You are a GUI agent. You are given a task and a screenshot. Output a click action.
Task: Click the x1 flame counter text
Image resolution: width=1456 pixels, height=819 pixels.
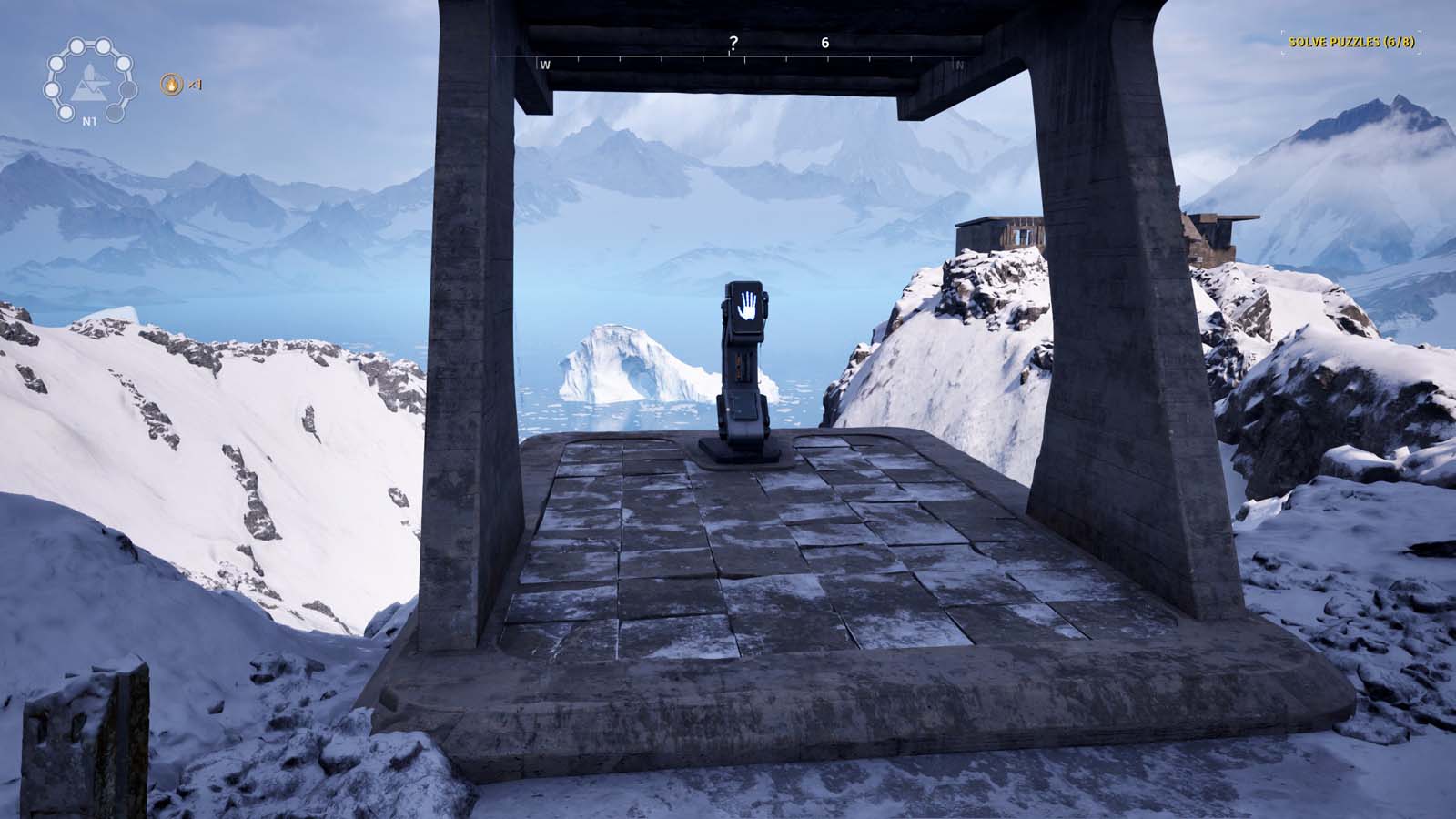[194, 86]
